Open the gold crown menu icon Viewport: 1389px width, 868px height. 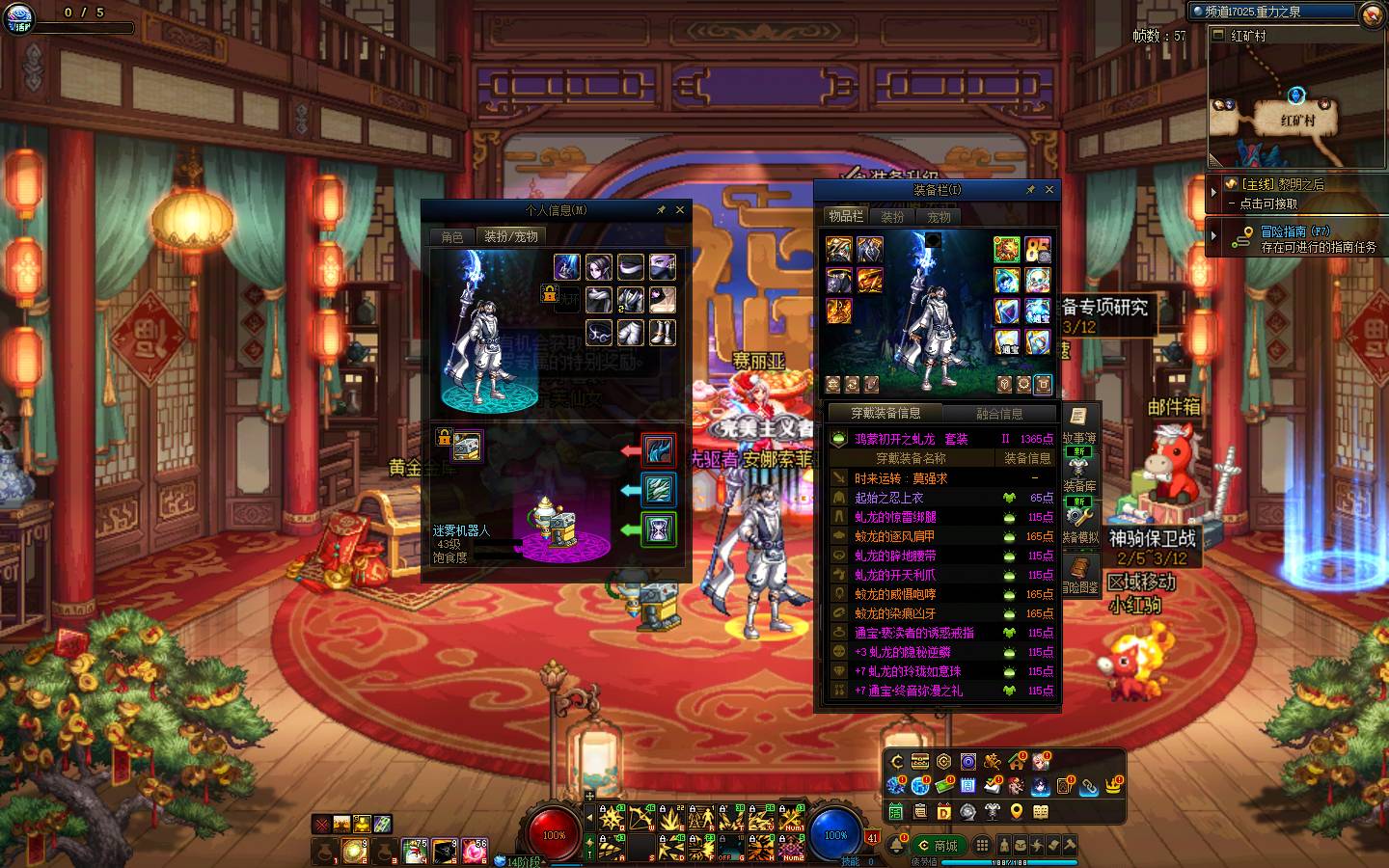click(x=1114, y=785)
